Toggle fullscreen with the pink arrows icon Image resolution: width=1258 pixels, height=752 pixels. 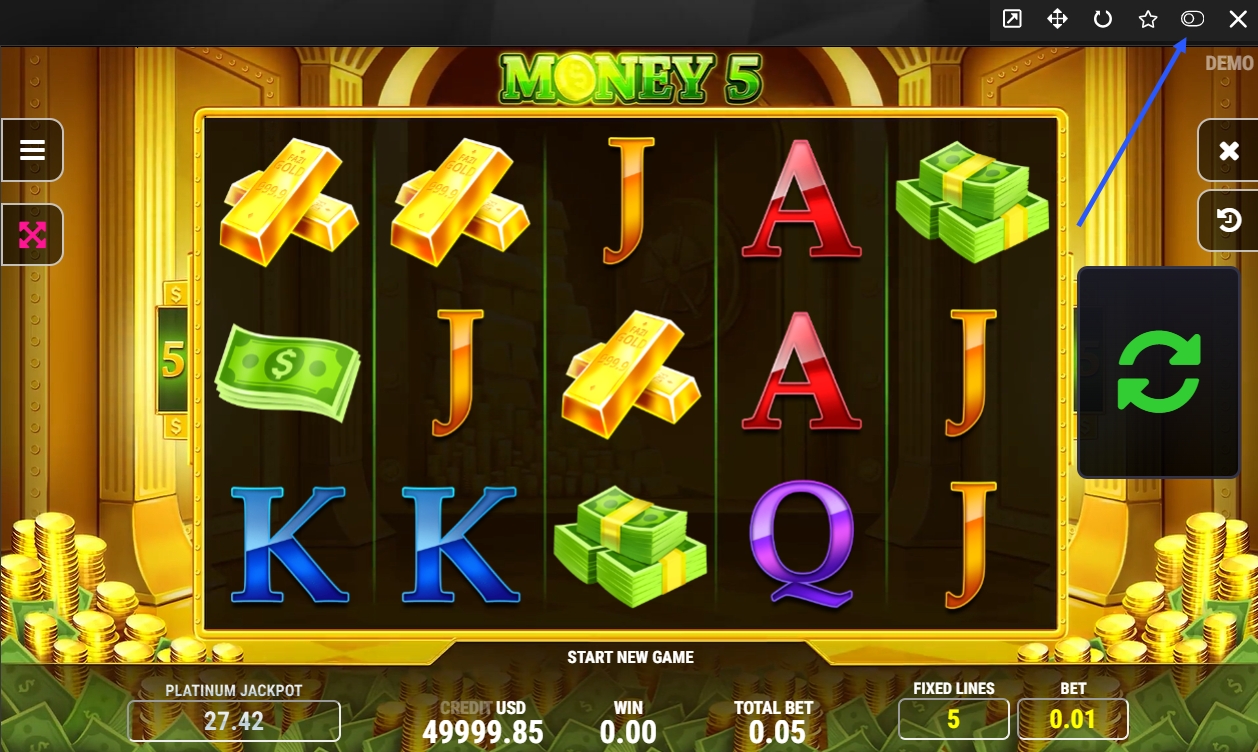[x=33, y=235]
